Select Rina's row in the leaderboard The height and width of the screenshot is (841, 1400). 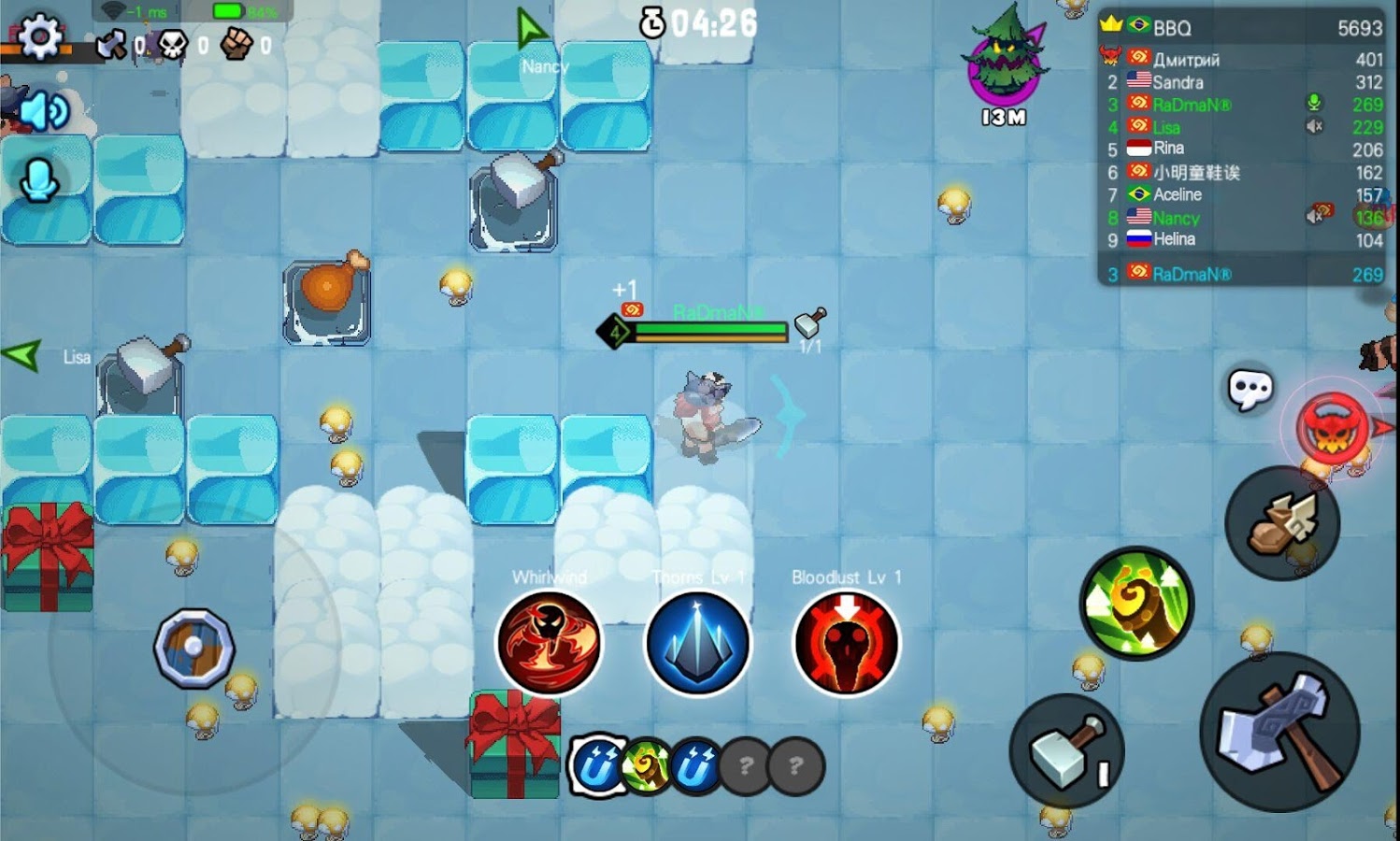pos(1243,149)
